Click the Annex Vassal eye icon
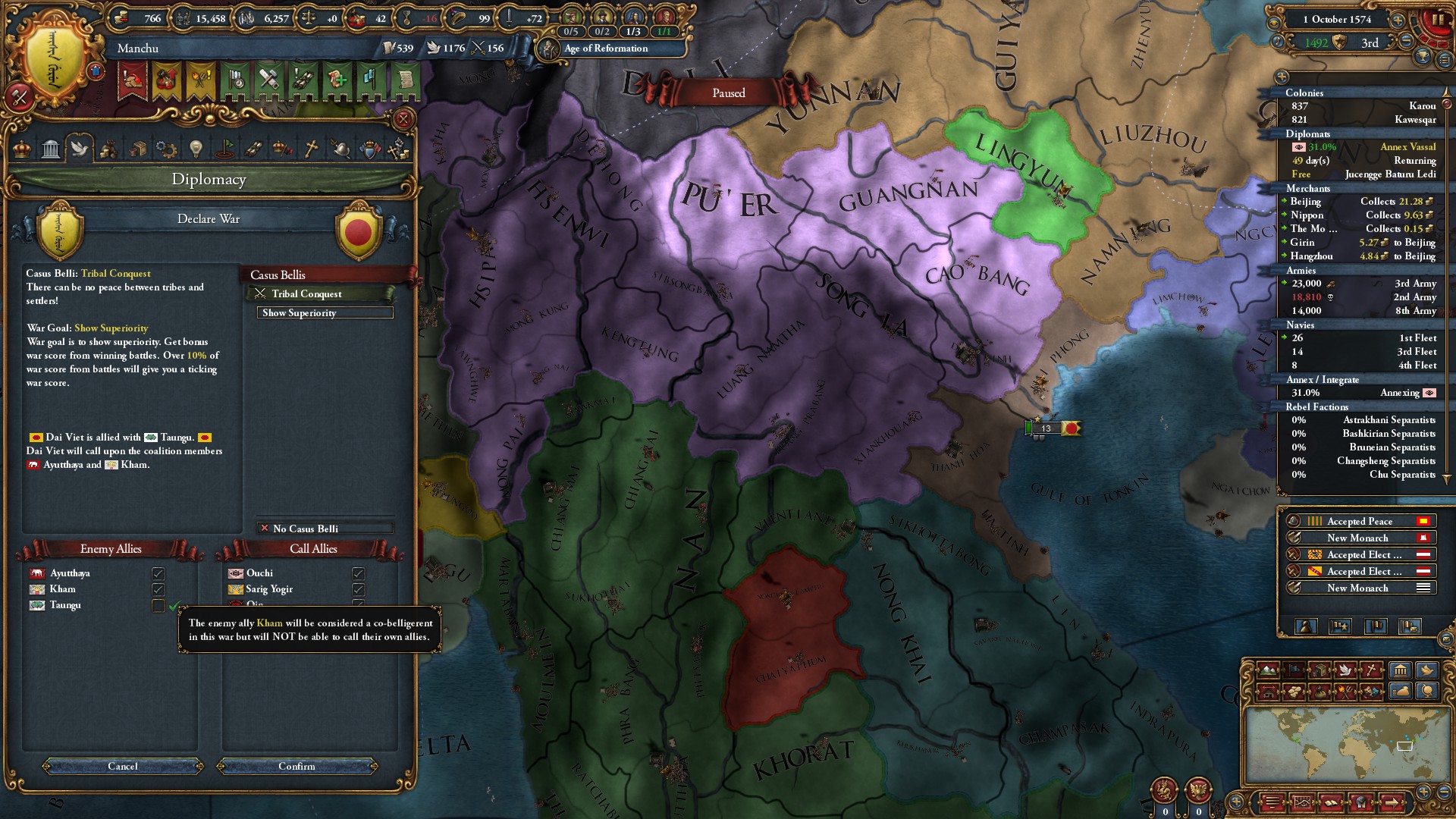1456x819 pixels. tap(1298, 147)
